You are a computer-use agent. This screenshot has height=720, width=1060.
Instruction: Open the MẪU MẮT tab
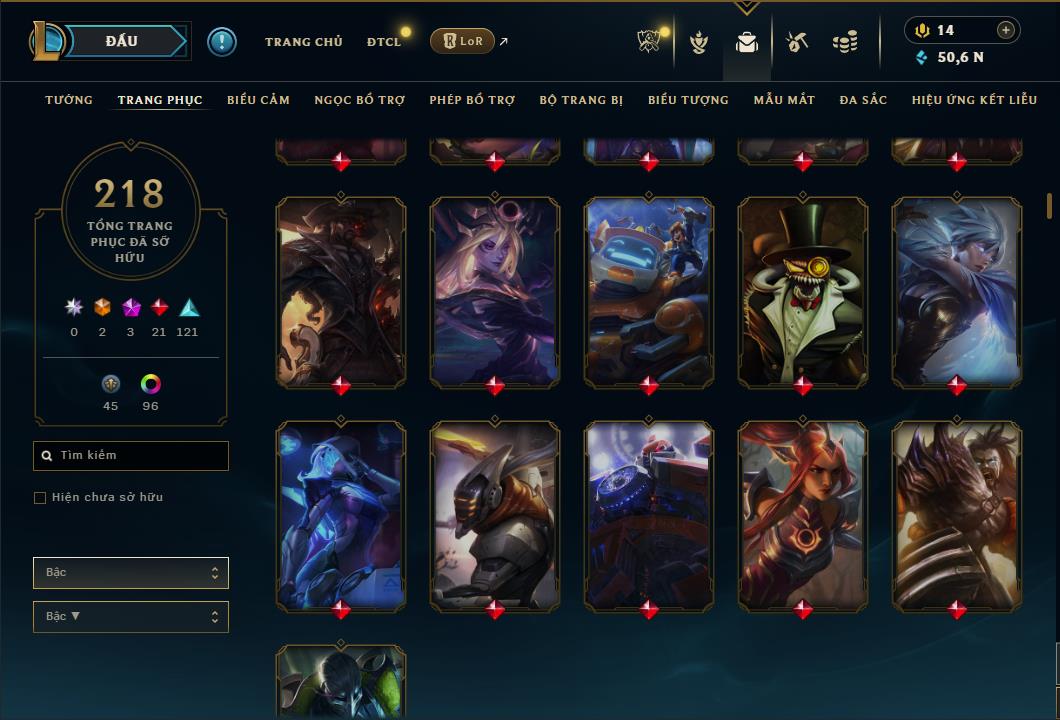784,100
